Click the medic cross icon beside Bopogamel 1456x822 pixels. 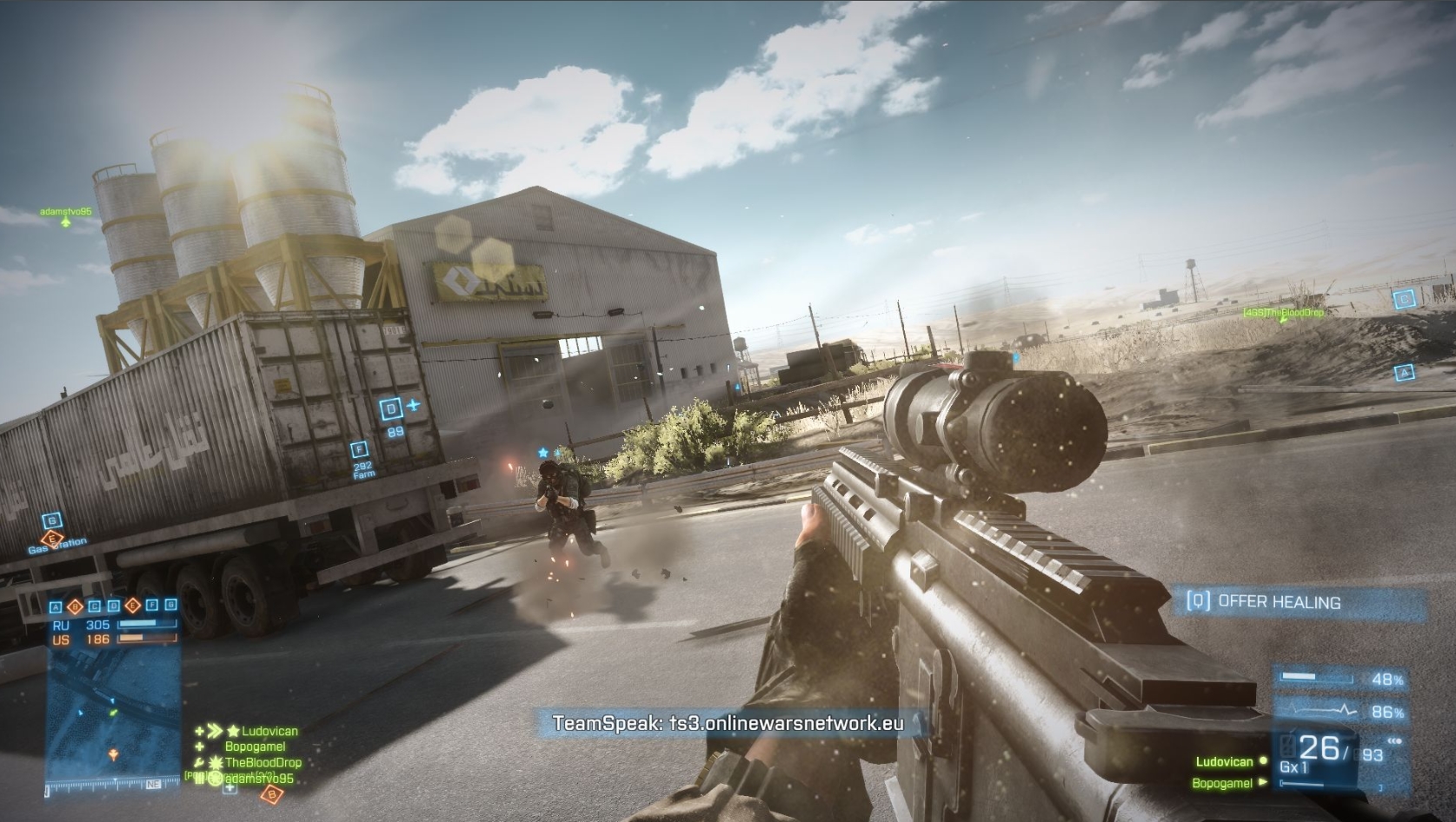(199, 746)
